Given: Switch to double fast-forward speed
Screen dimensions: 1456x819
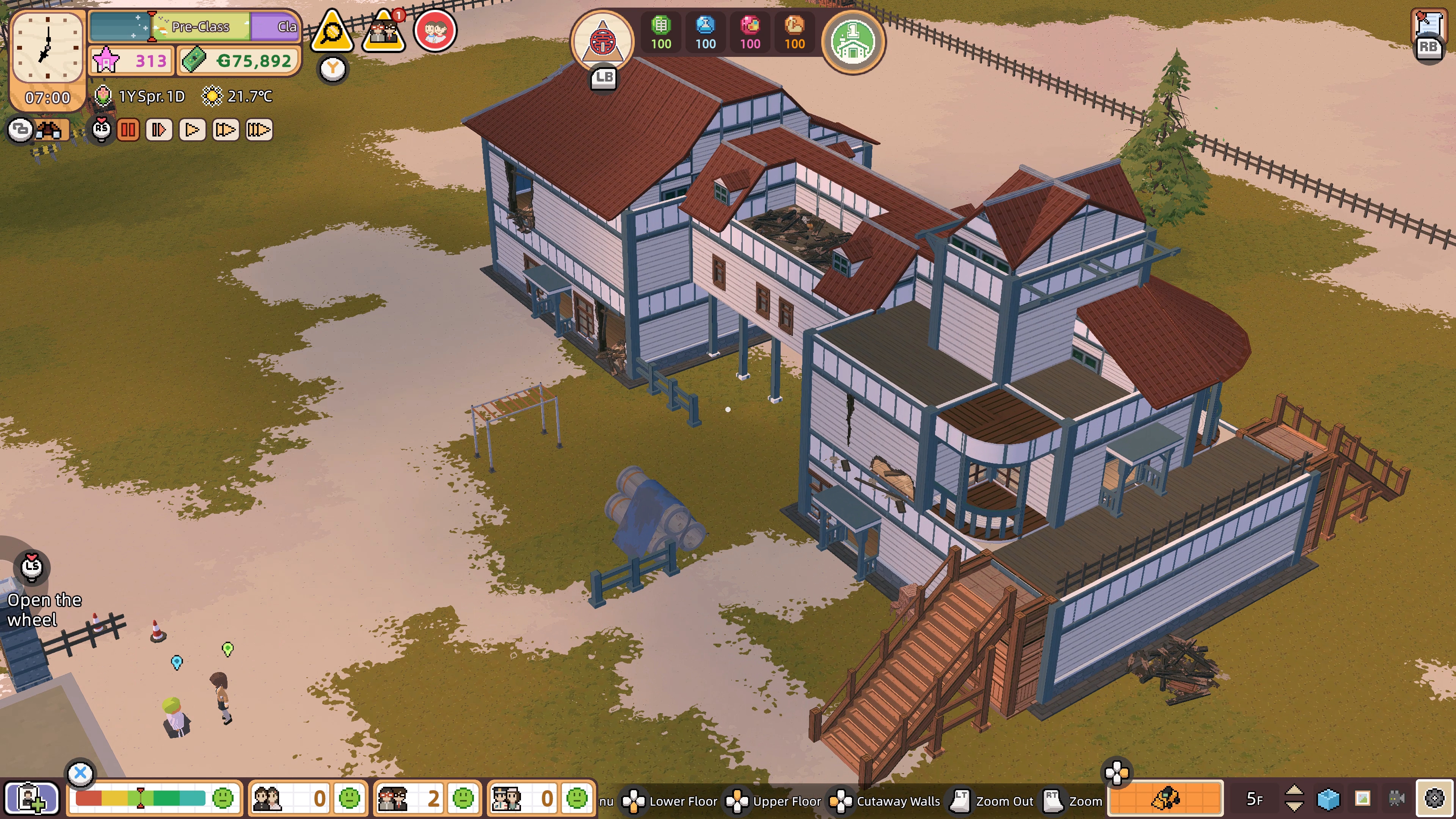Looking at the screenshot, I should [x=226, y=130].
